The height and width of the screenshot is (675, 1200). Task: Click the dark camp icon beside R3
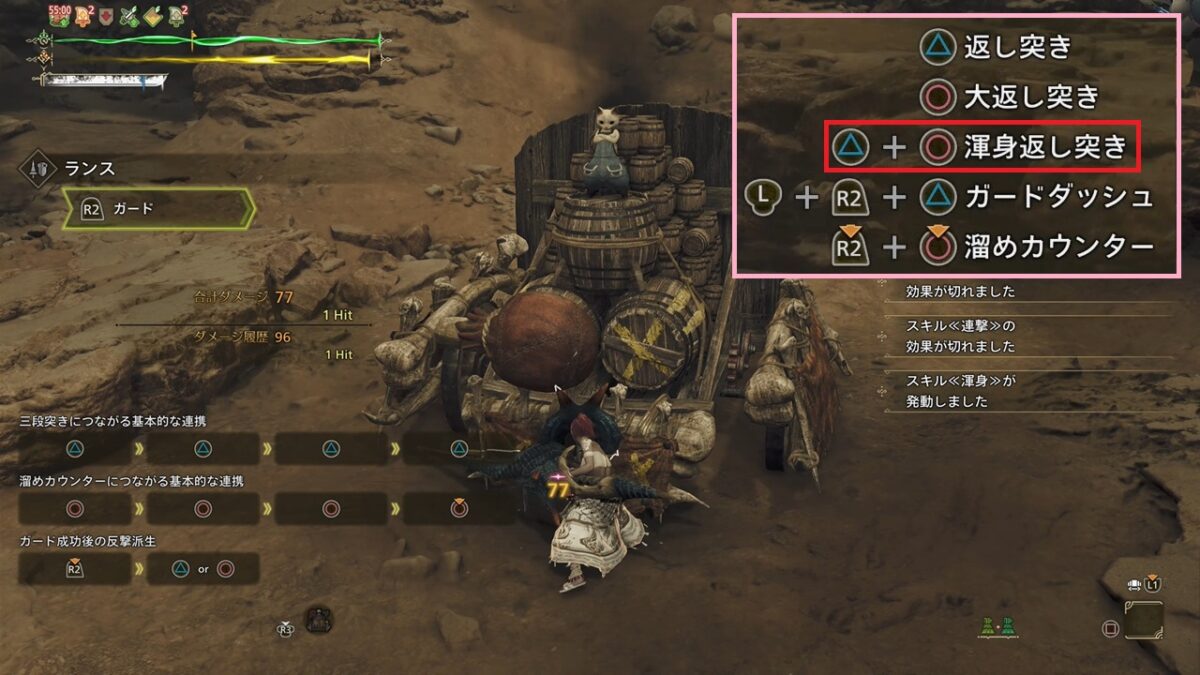318,620
